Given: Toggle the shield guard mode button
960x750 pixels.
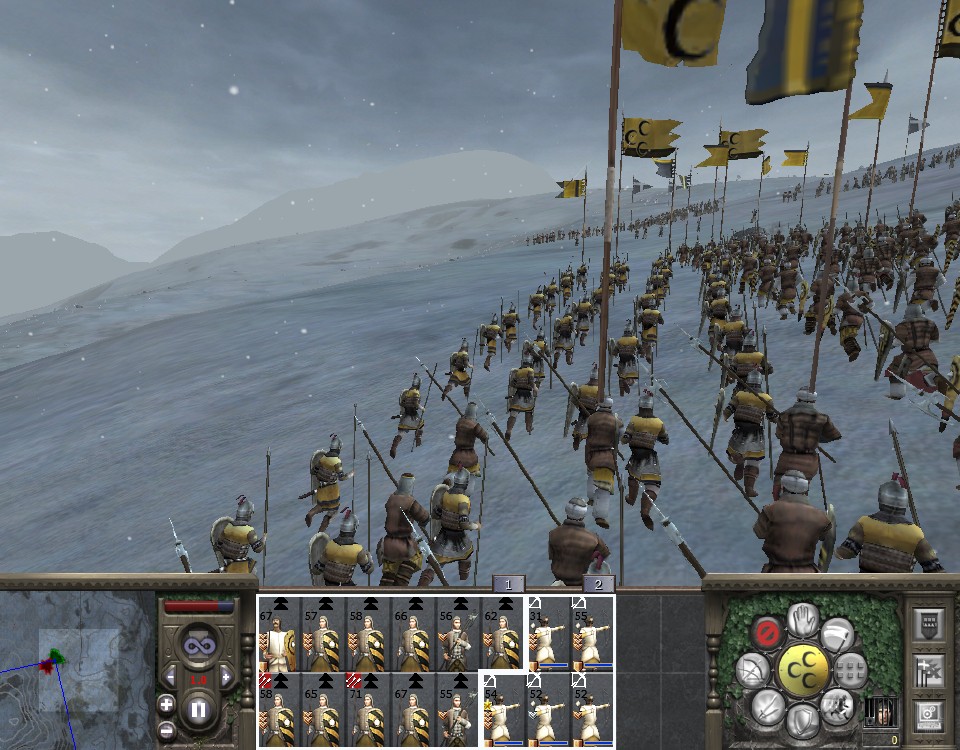Looking at the screenshot, I should tap(802, 718).
